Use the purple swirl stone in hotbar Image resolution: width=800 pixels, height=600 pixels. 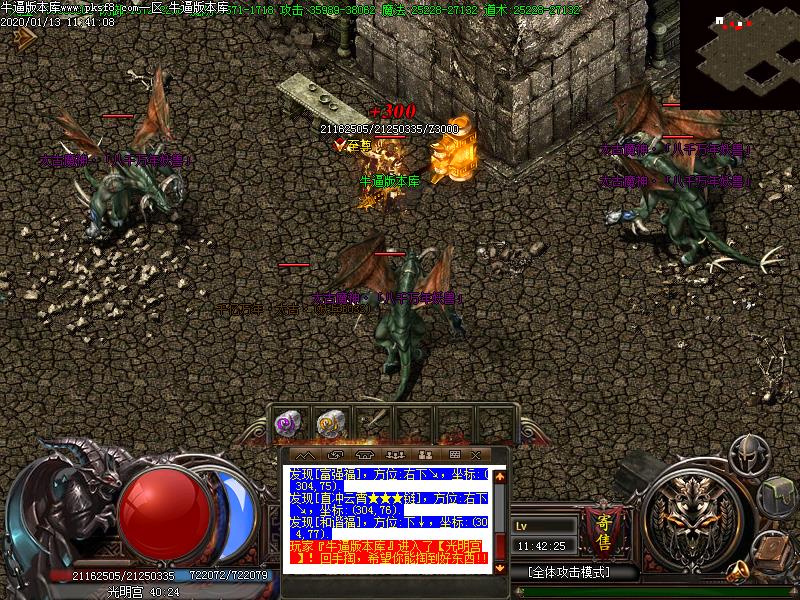290,424
